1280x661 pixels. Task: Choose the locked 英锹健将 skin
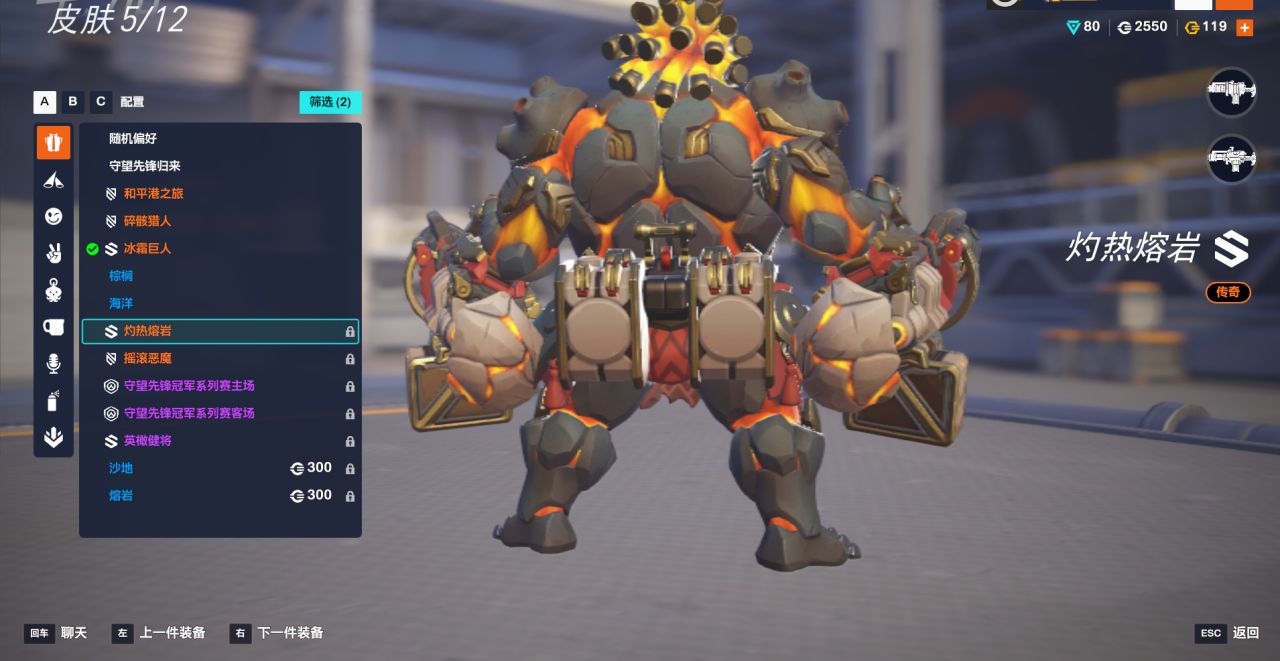[147, 441]
